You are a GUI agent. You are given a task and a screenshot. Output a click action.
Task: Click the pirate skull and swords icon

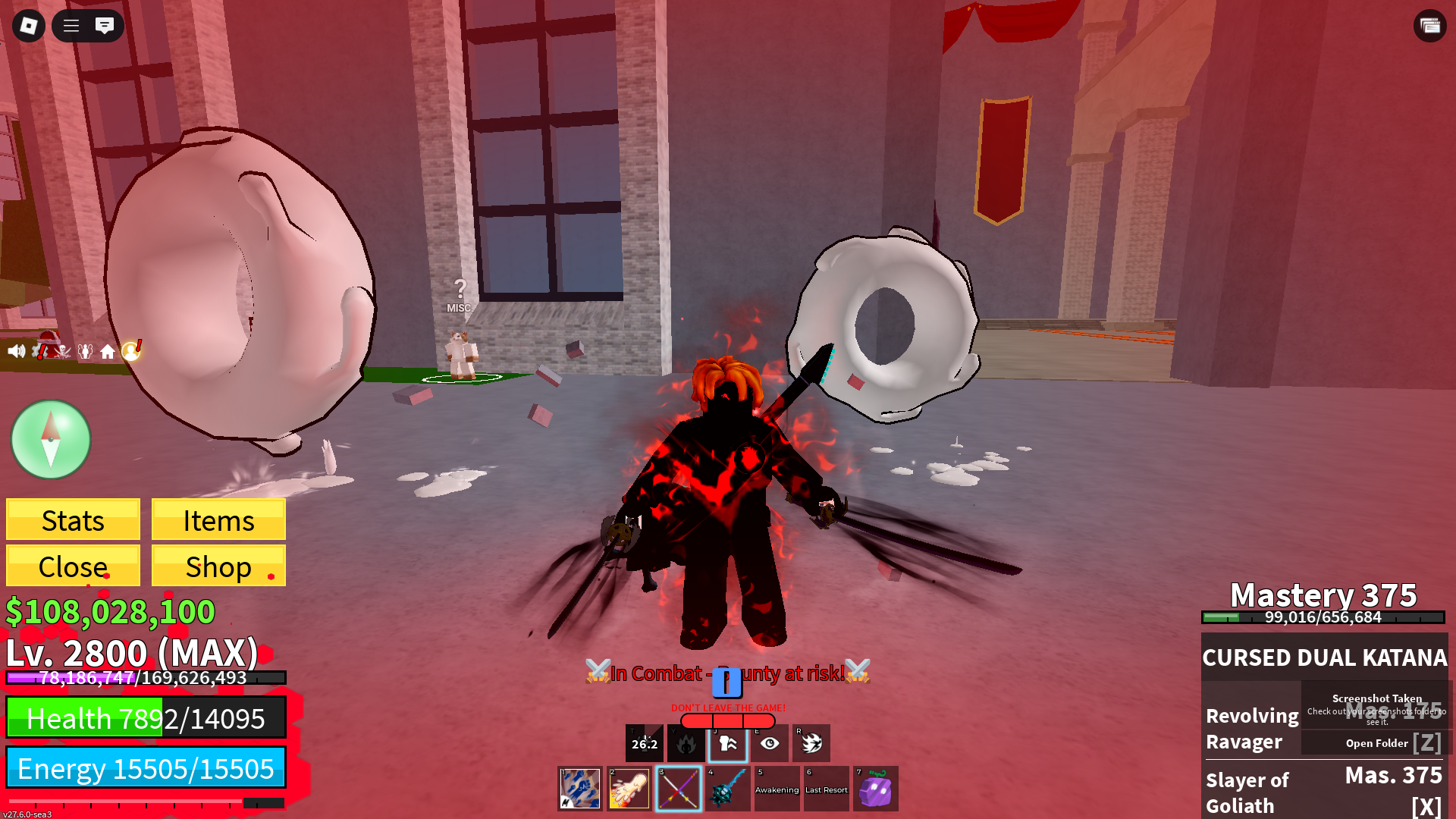(63, 351)
